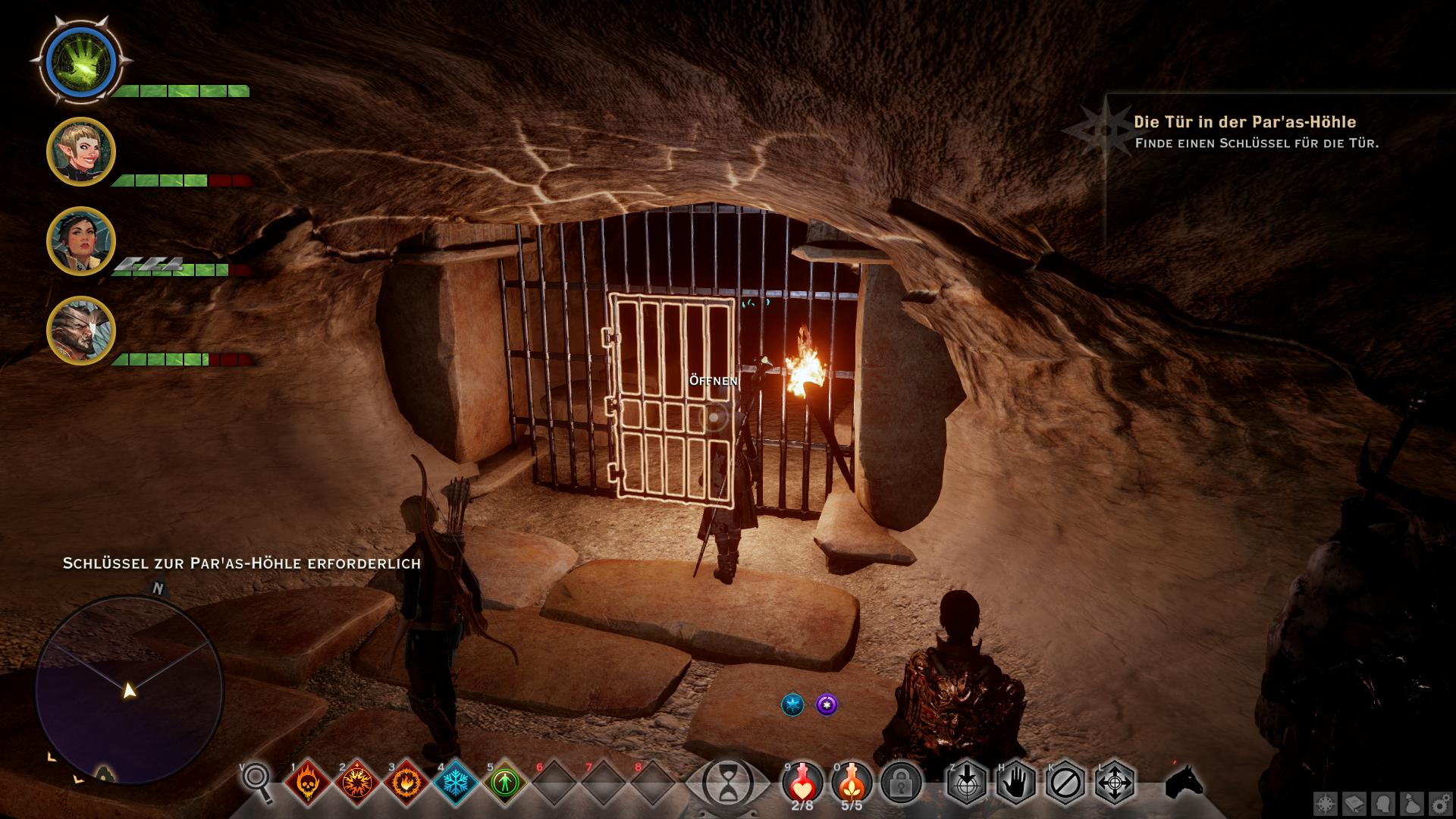
Task: Select the blonde elf companion portrait
Action: pyautogui.click(x=81, y=152)
